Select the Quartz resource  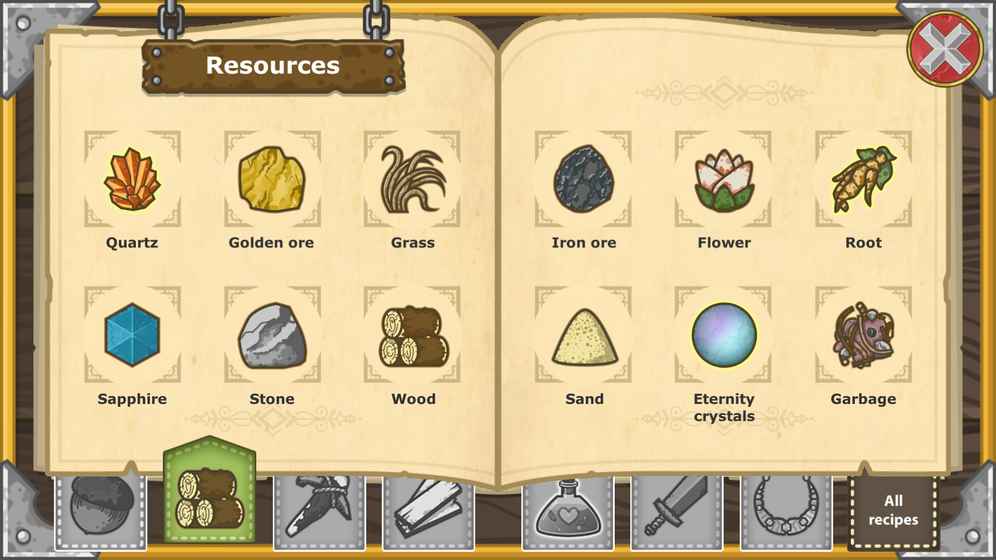(x=132, y=180)
